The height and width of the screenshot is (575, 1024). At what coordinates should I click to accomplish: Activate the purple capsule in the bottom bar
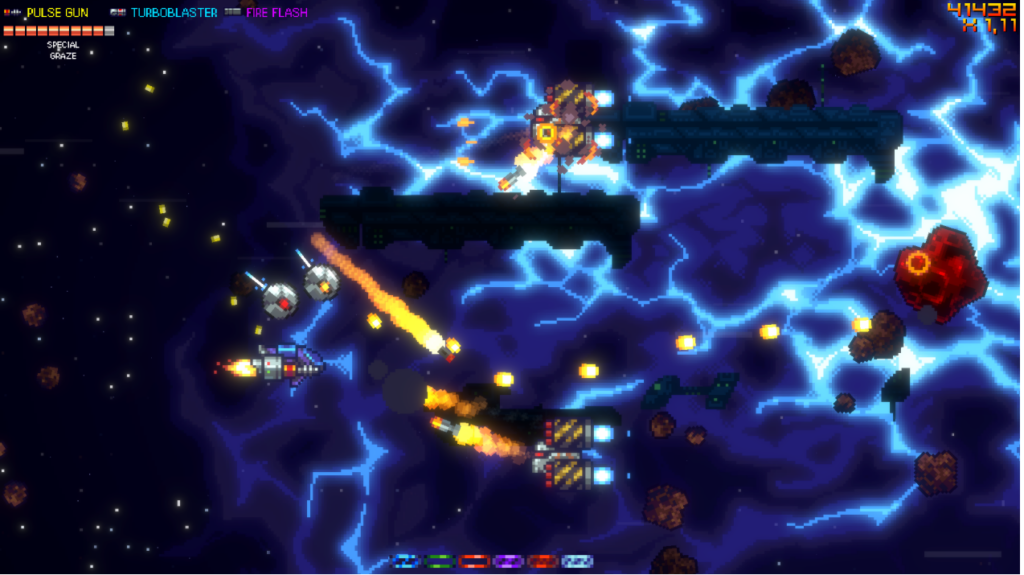pyautogui.click(x=509, y=561)
